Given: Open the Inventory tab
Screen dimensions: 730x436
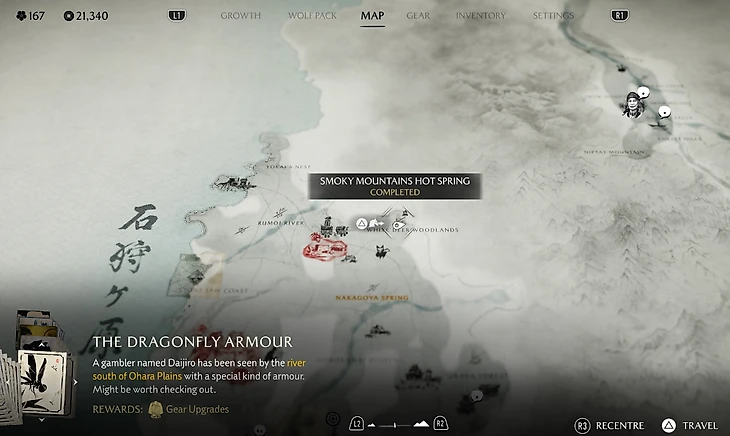Looking at the screenshot, I should (x=480, y=16).
